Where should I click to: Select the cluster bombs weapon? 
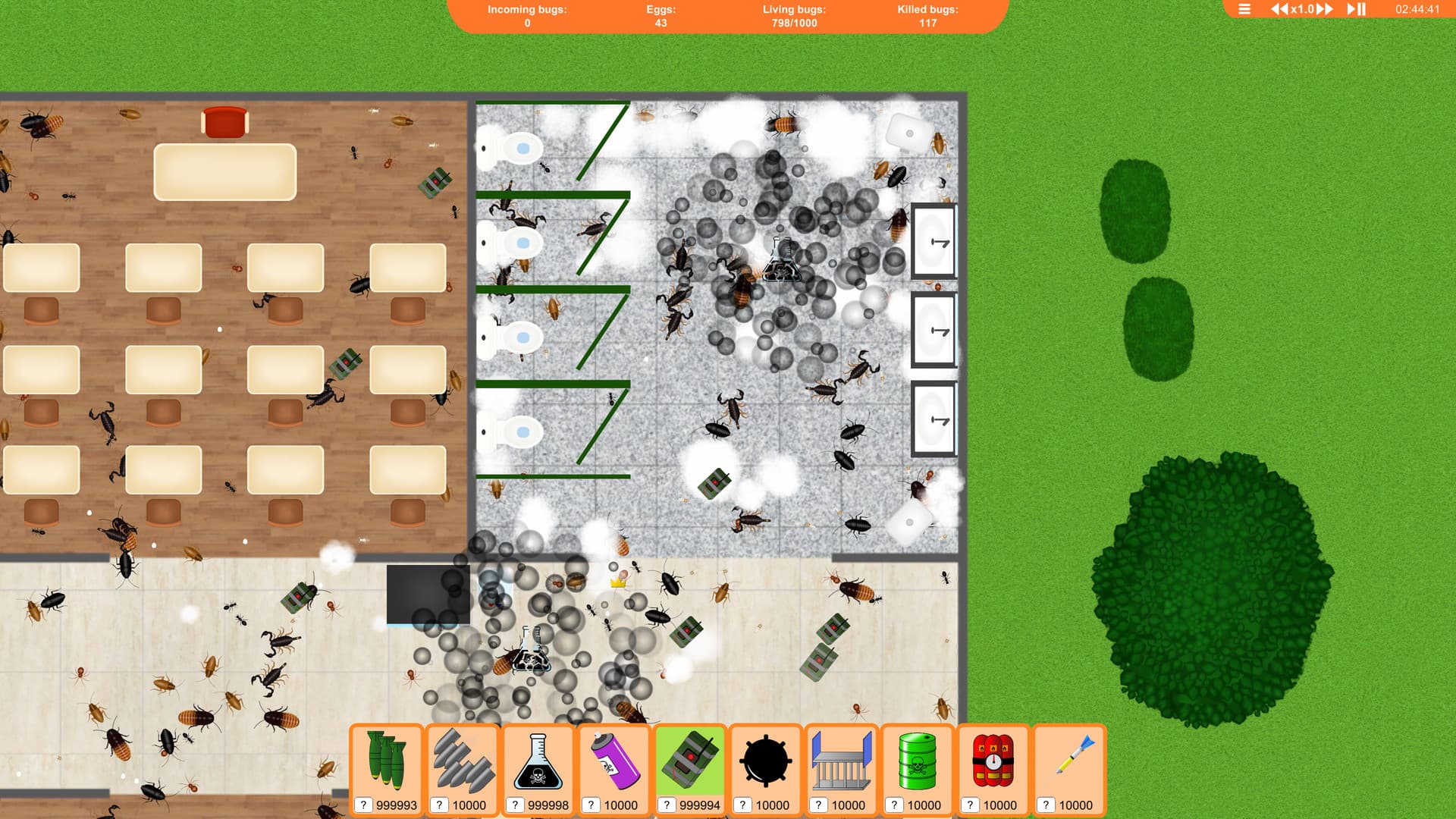click(387, 758)
